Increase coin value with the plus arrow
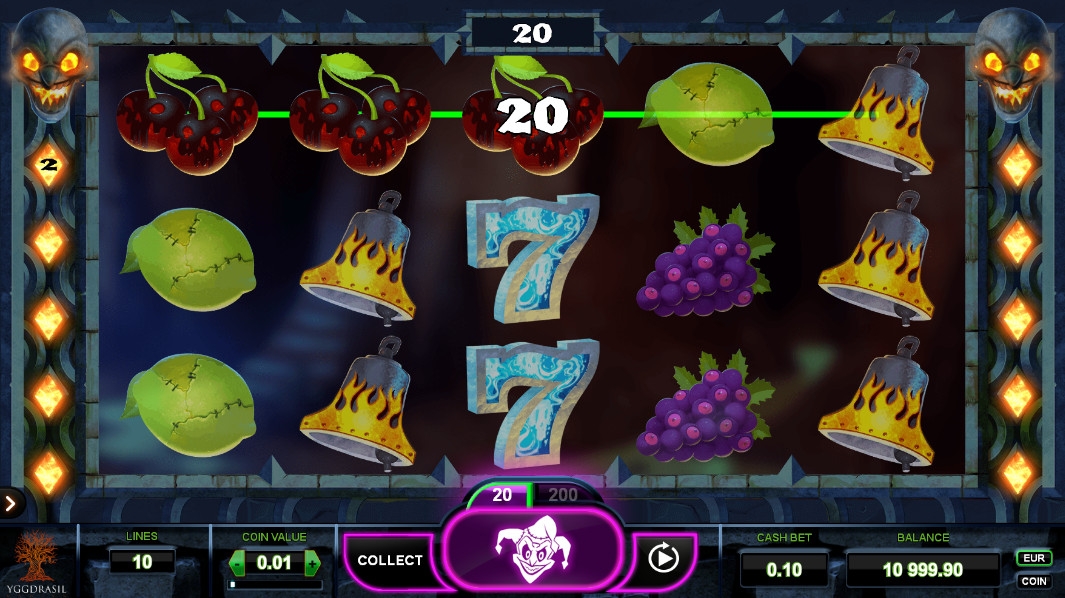1065x598 pixels. (x=312, y=563)
